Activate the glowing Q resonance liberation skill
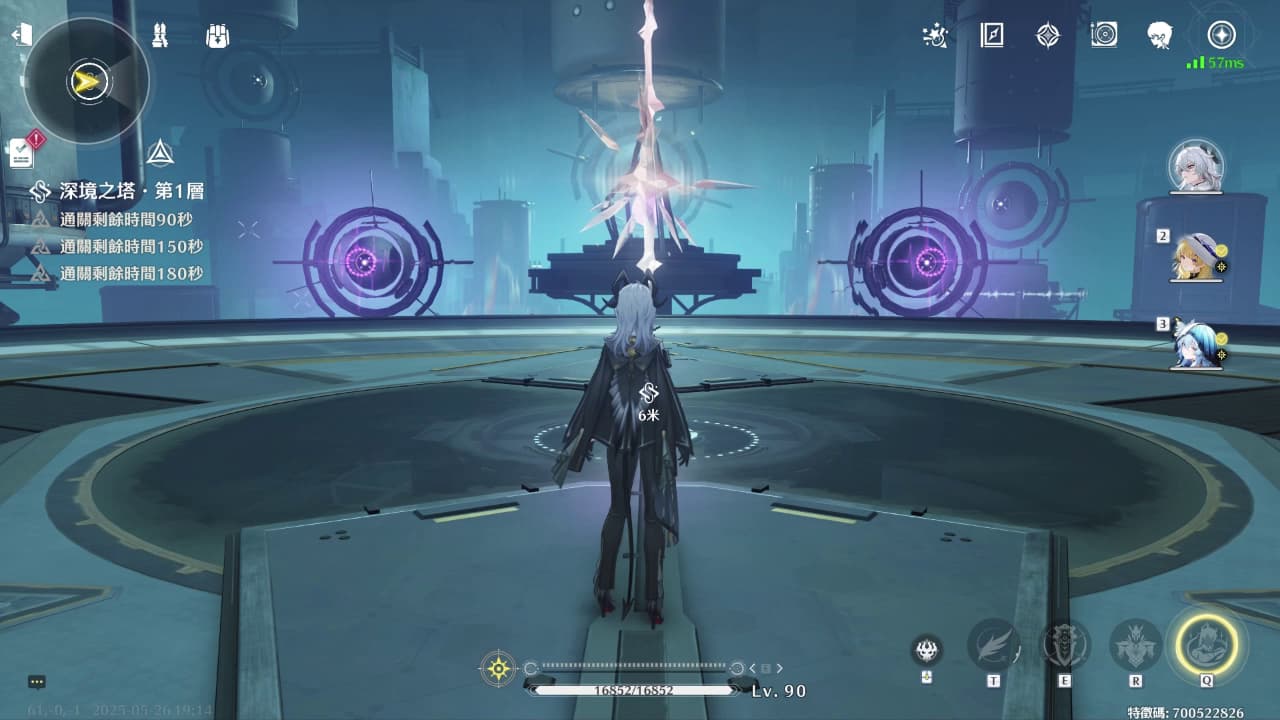Viewport: 1280px width, 720px height. 1207,643
